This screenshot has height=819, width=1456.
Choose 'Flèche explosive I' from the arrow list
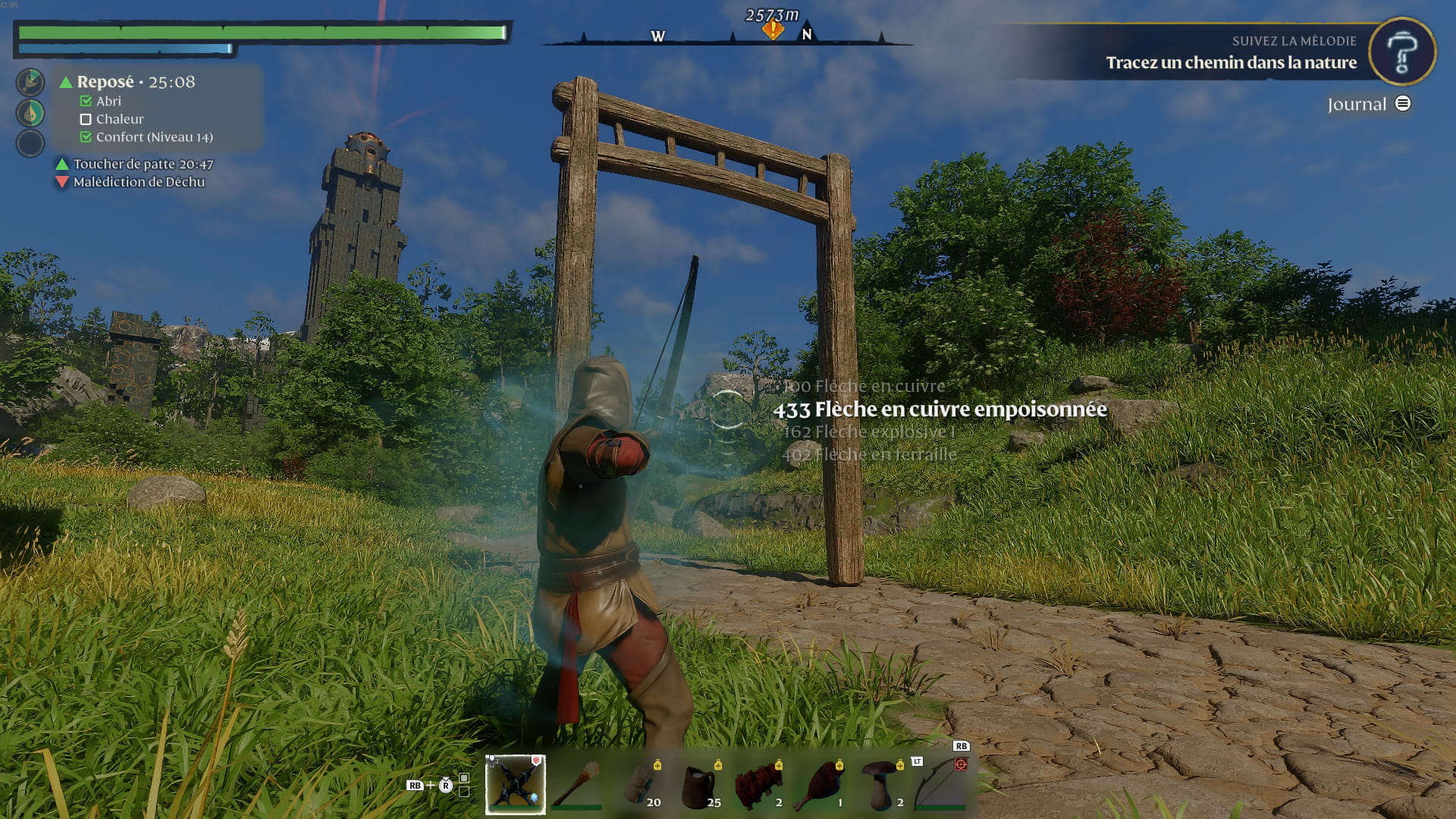pyautogui.click(x=869, y=431)
